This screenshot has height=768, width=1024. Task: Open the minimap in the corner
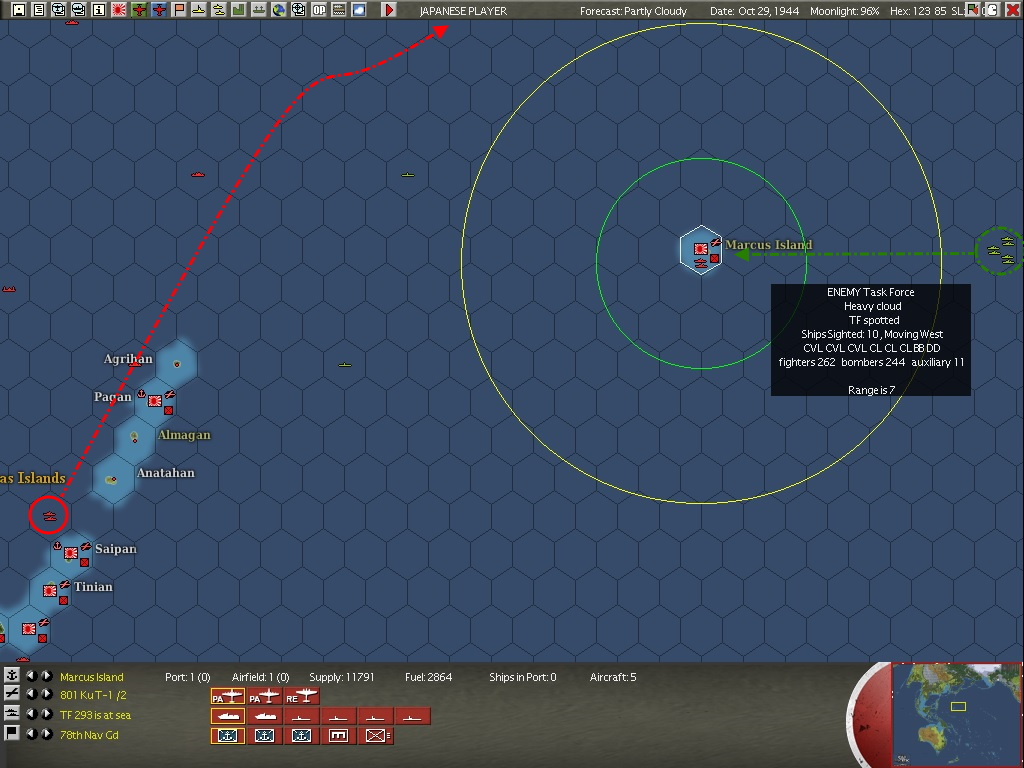click(957, 714)
